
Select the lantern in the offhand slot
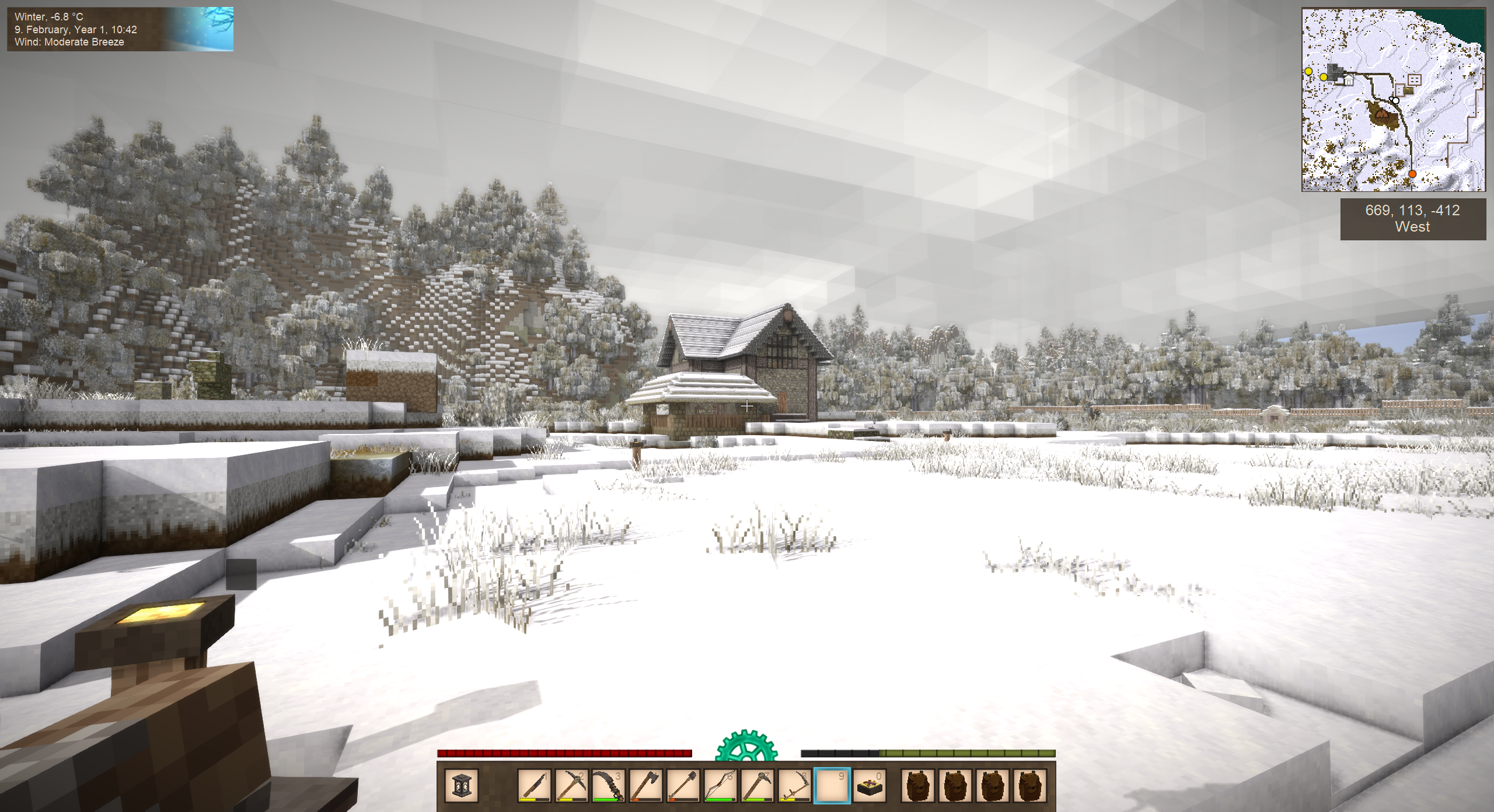pos(462,785)
